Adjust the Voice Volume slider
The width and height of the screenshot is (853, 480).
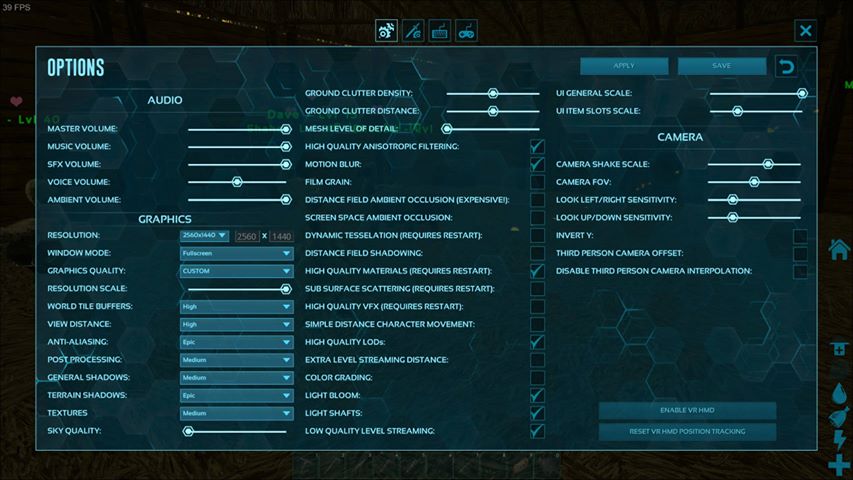pos(238,182)
